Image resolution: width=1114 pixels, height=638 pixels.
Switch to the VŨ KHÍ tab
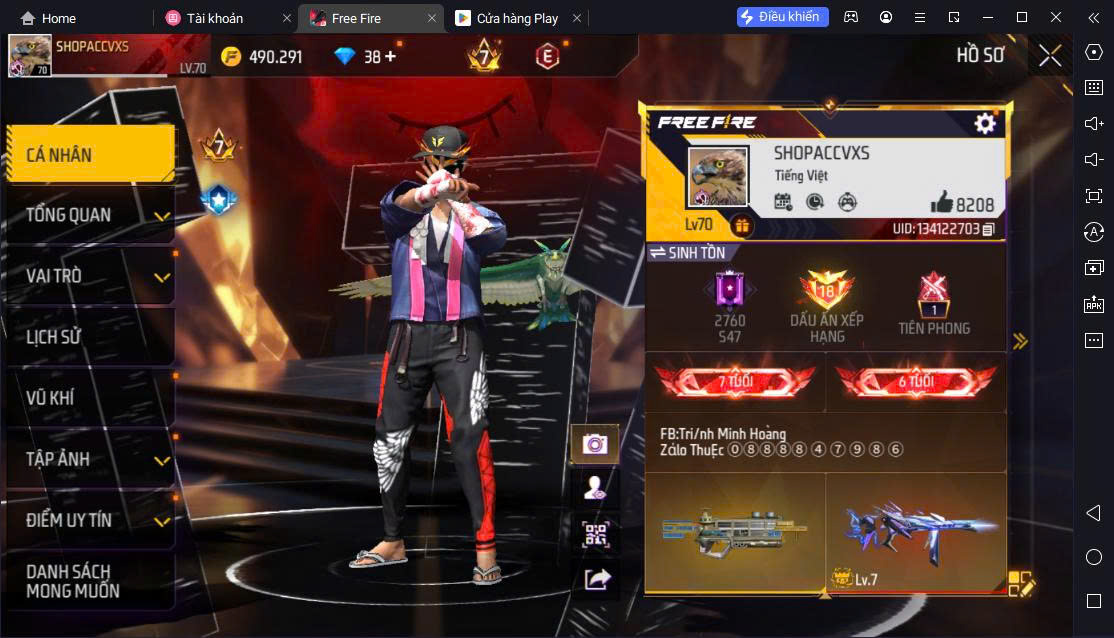click(x=90, y=398)
